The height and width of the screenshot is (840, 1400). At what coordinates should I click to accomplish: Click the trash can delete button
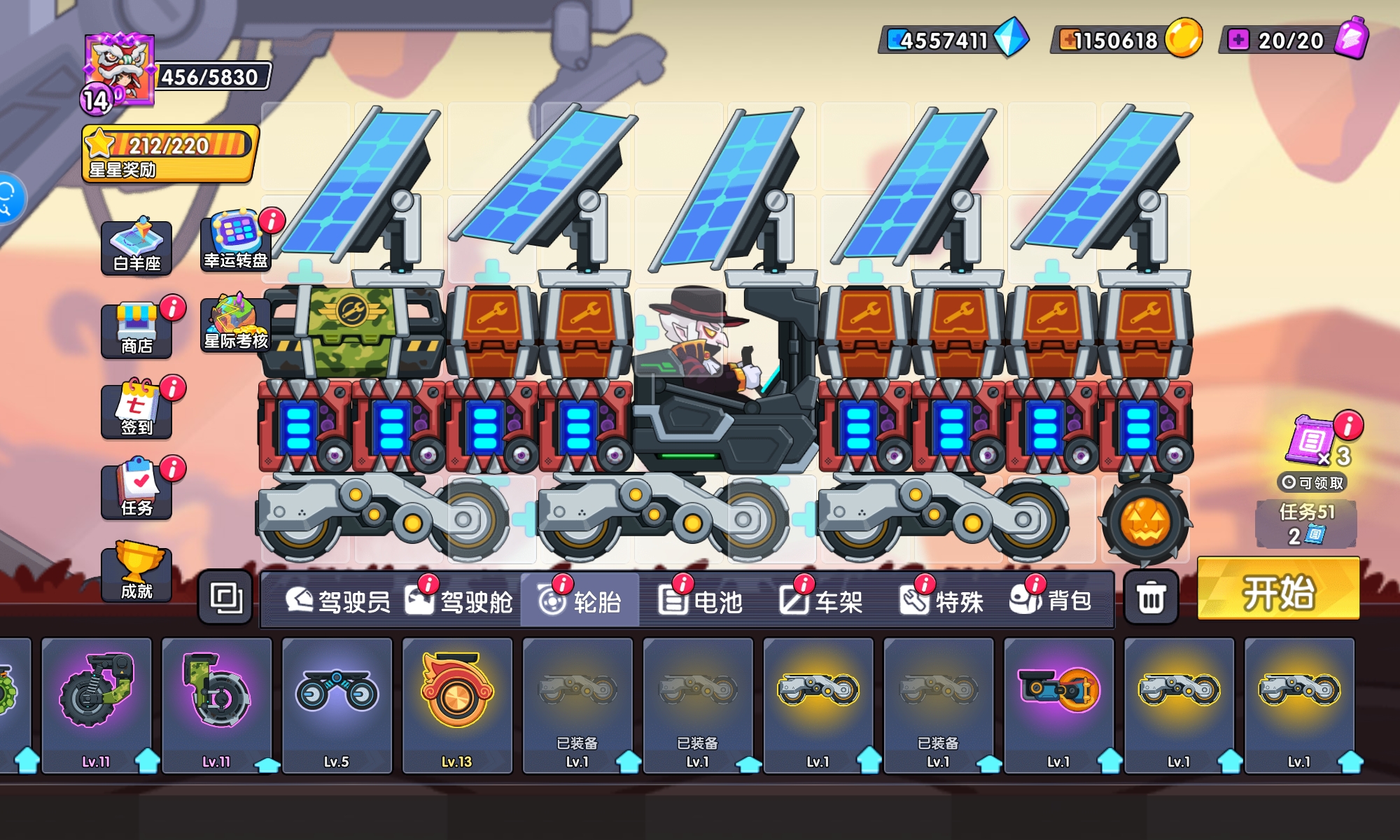pos(1151,598)
